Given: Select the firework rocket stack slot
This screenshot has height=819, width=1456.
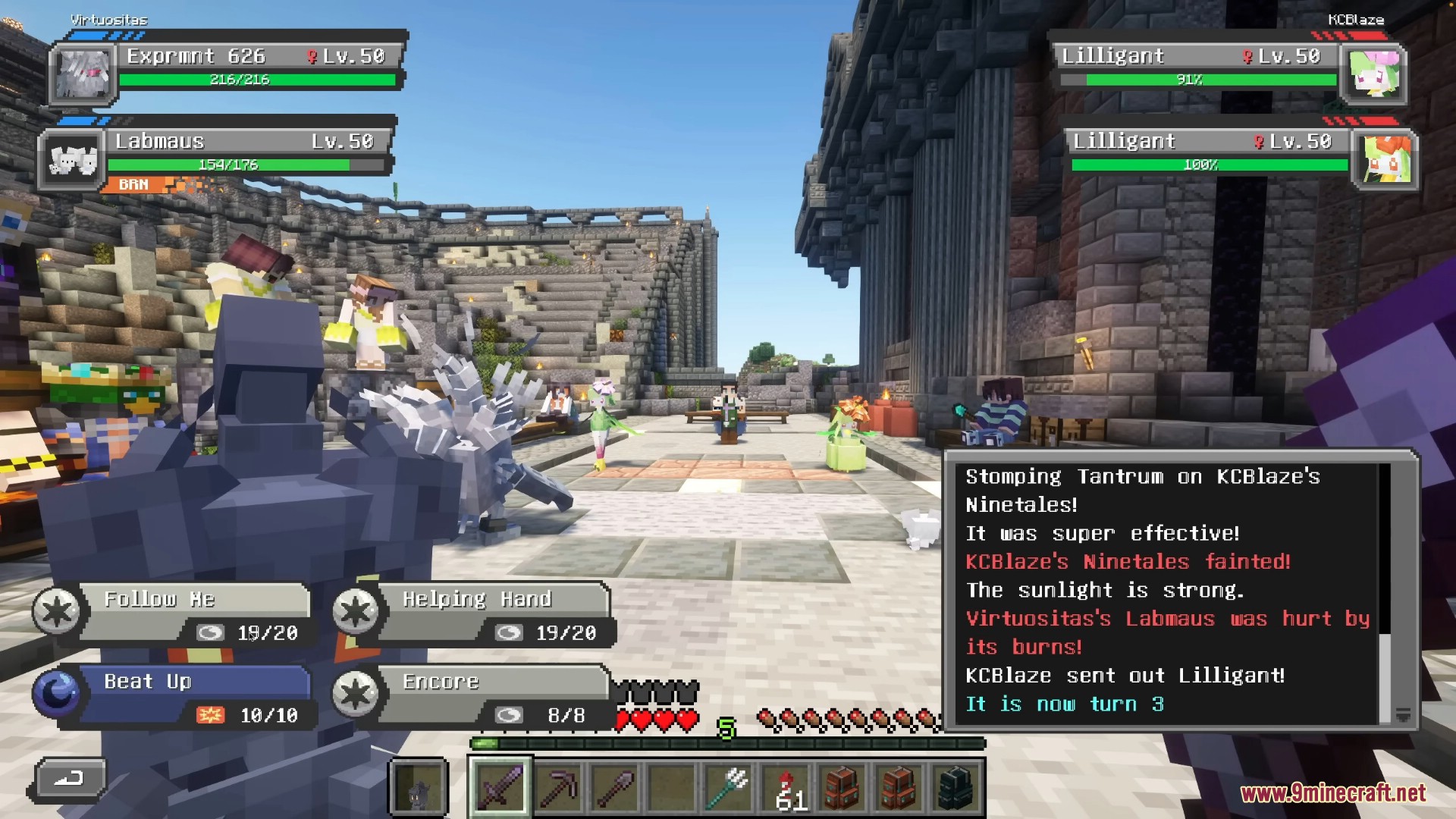Looking at the screenshot, I should 786,787.
